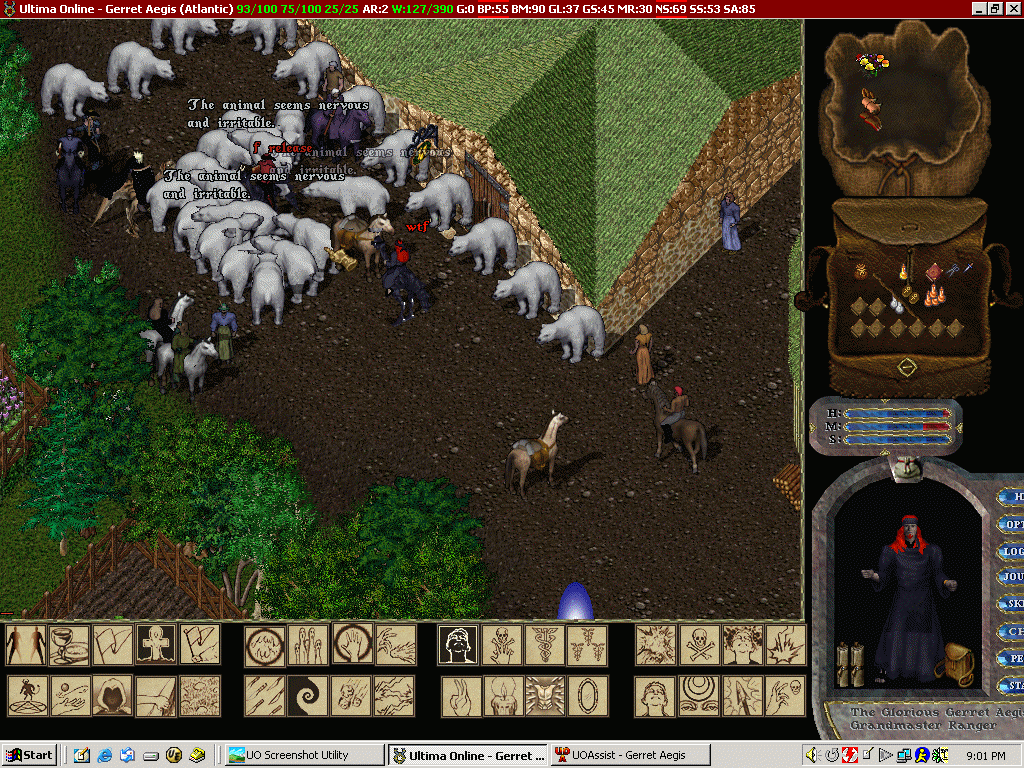Activate the glowing breastplate armor spell
Image resolution: width=1024 pixels, height=768 pixels.
(x=544, y=695)
